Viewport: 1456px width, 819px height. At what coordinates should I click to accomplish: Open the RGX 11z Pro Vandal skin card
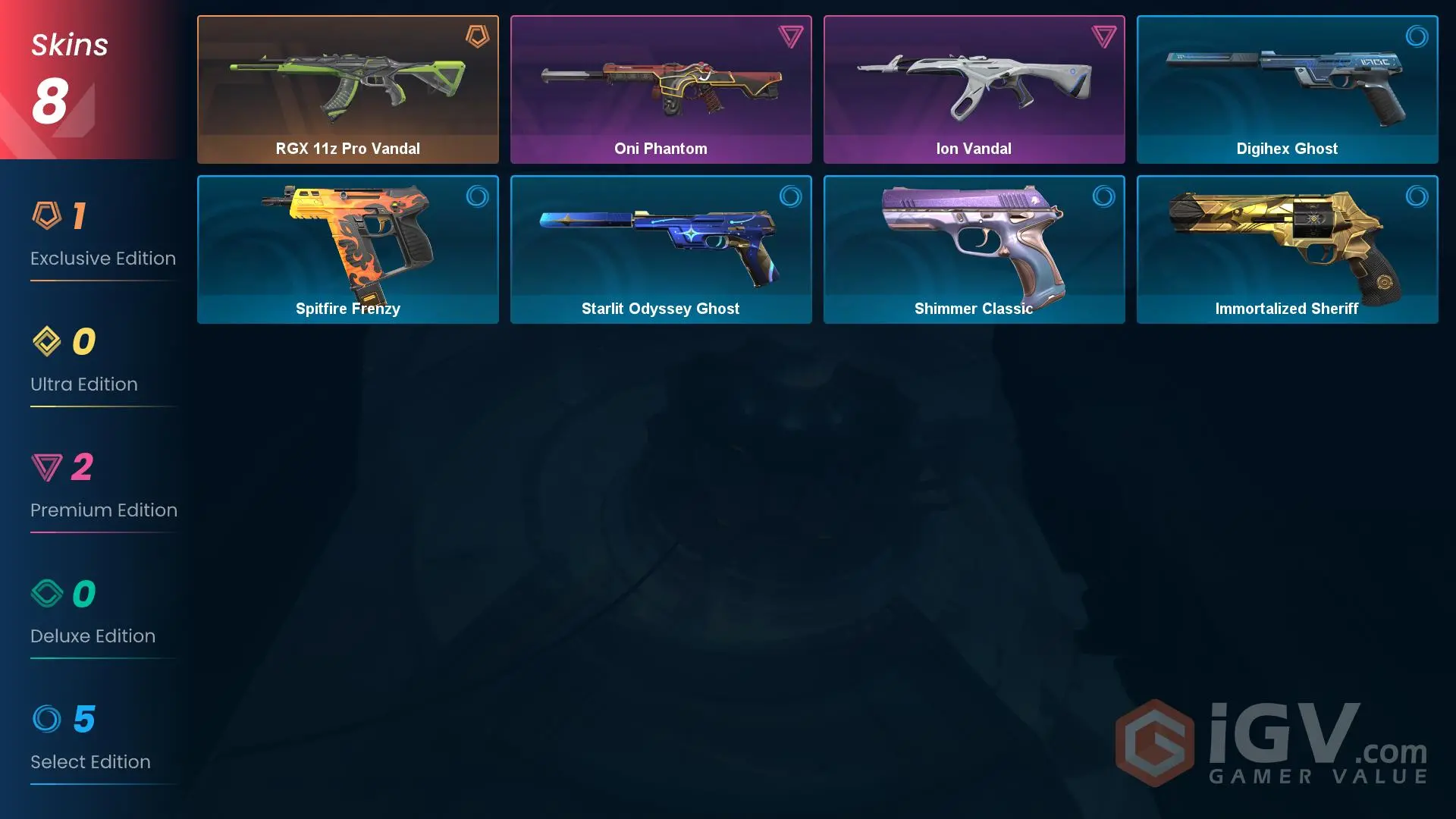348,89
